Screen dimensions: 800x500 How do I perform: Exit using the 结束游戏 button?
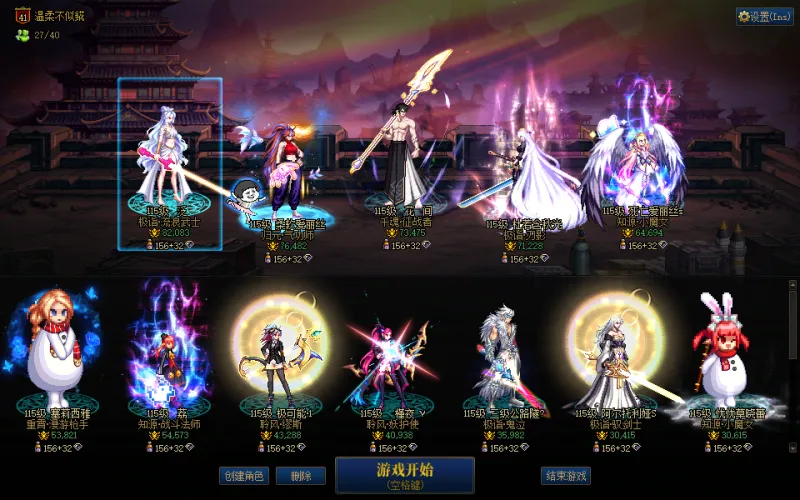565,476
